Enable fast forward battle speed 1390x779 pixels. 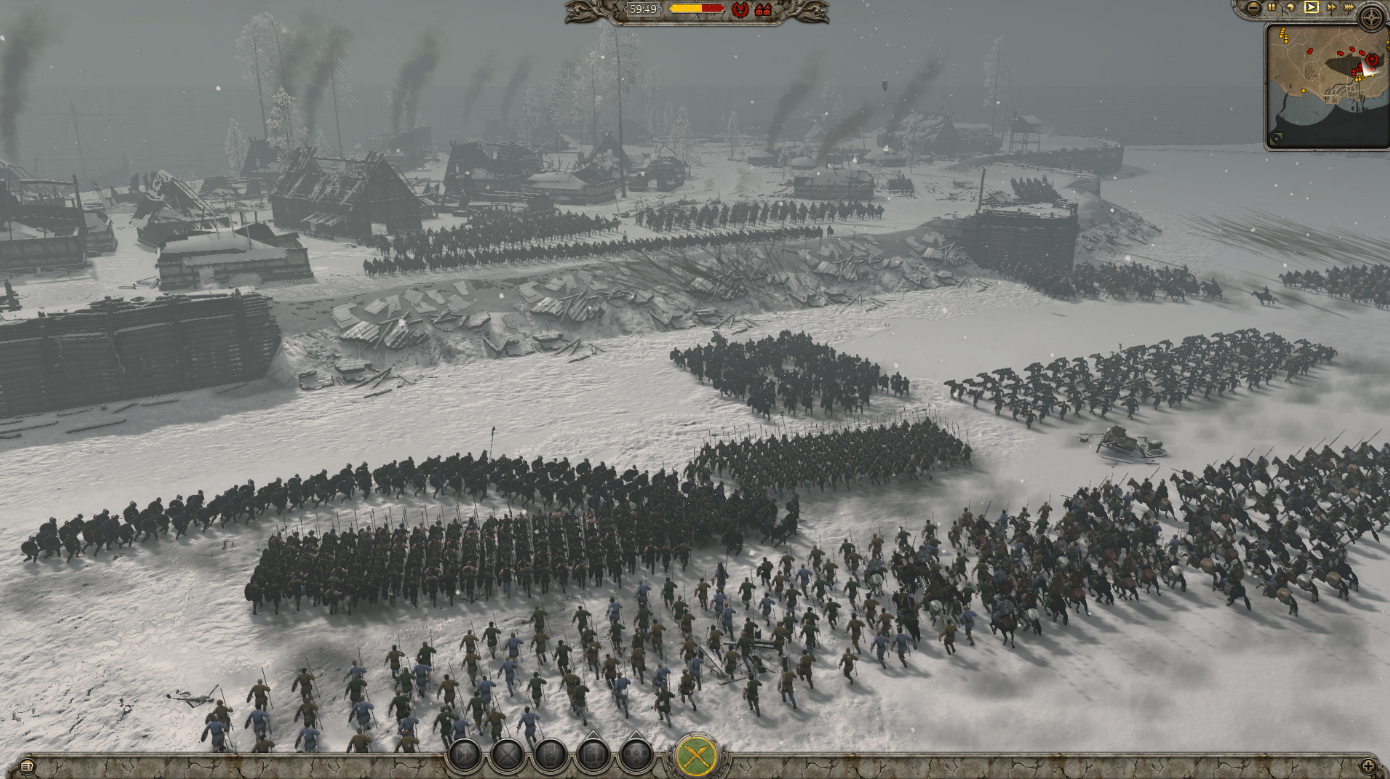click(1332, 7)
